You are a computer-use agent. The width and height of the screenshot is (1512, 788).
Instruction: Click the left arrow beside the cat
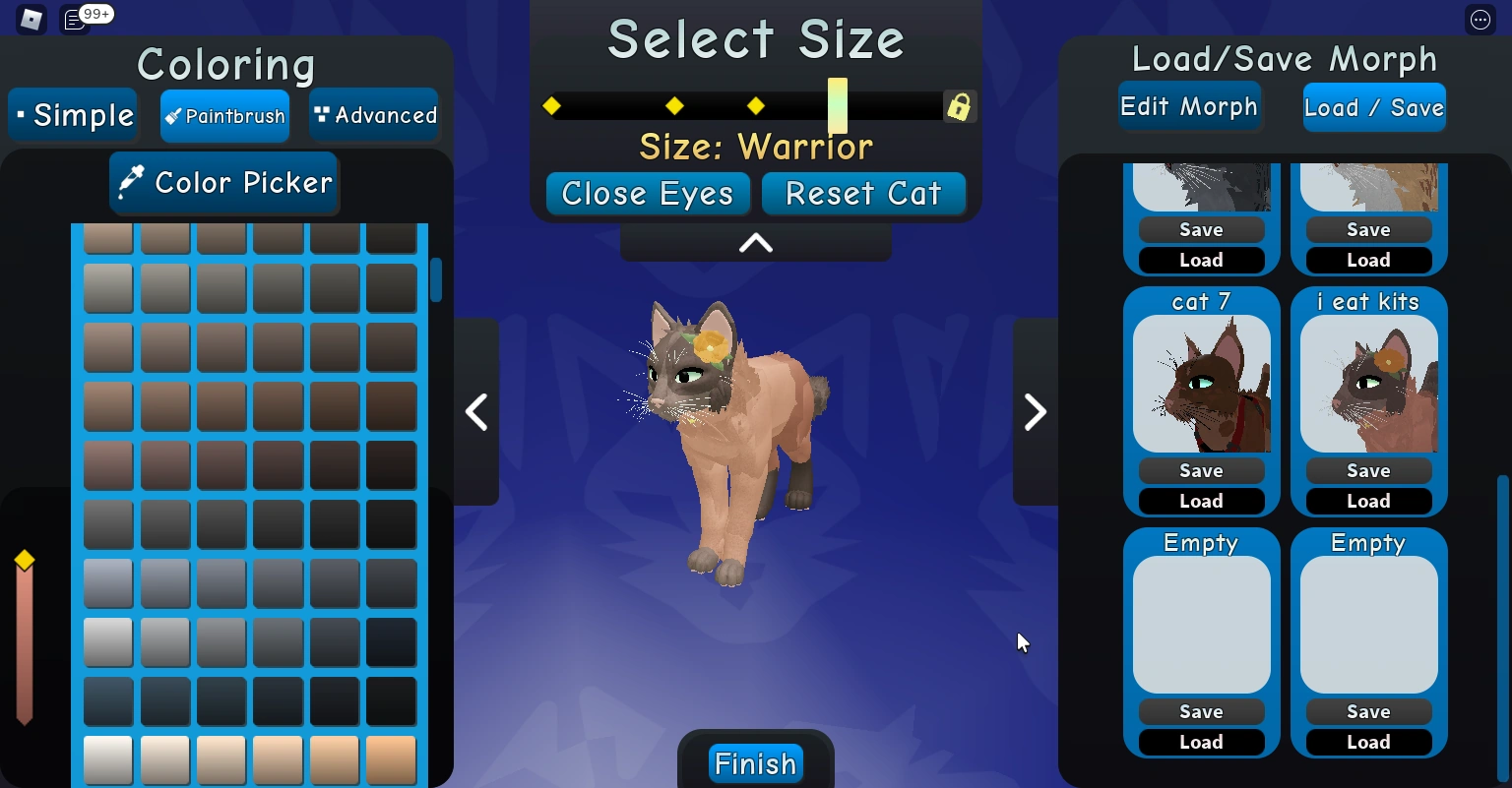(x=476, y=412)
